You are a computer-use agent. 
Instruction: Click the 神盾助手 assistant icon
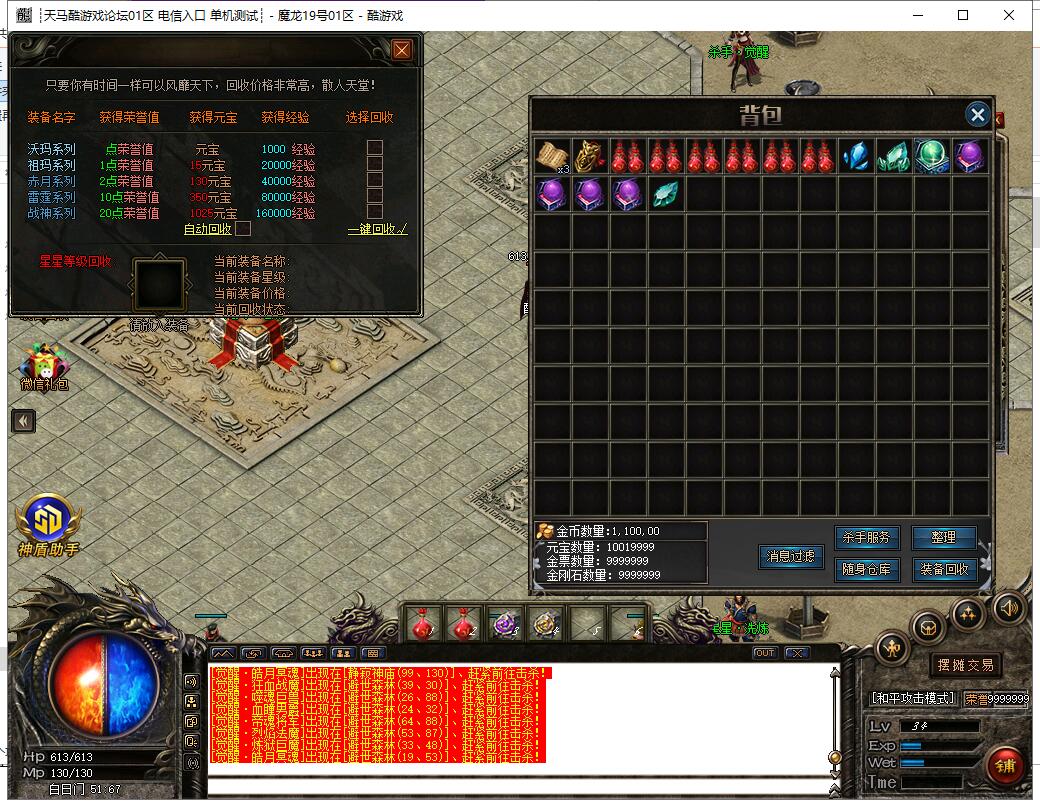46,524
